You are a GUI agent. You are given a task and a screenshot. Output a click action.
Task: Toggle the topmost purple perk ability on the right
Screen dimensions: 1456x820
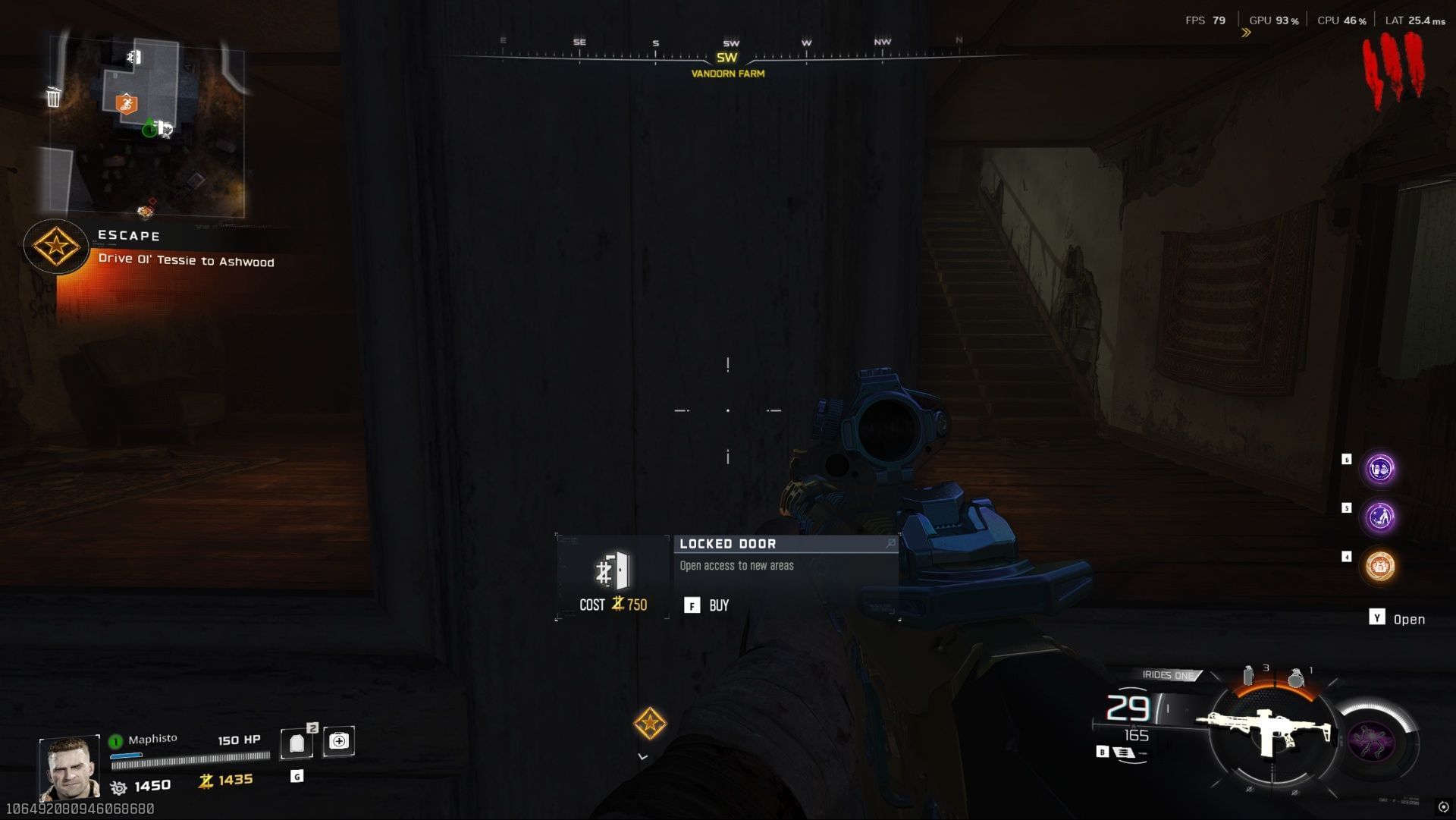[1382, 469]
